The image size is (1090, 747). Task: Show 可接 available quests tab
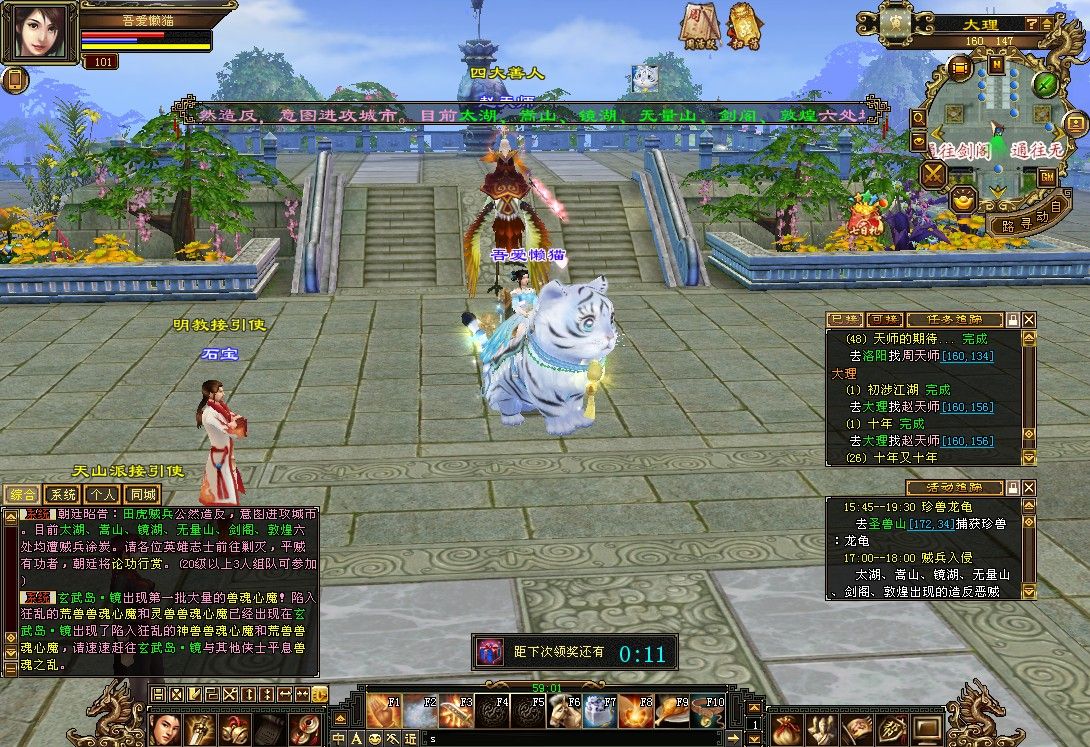pos(884,319)
